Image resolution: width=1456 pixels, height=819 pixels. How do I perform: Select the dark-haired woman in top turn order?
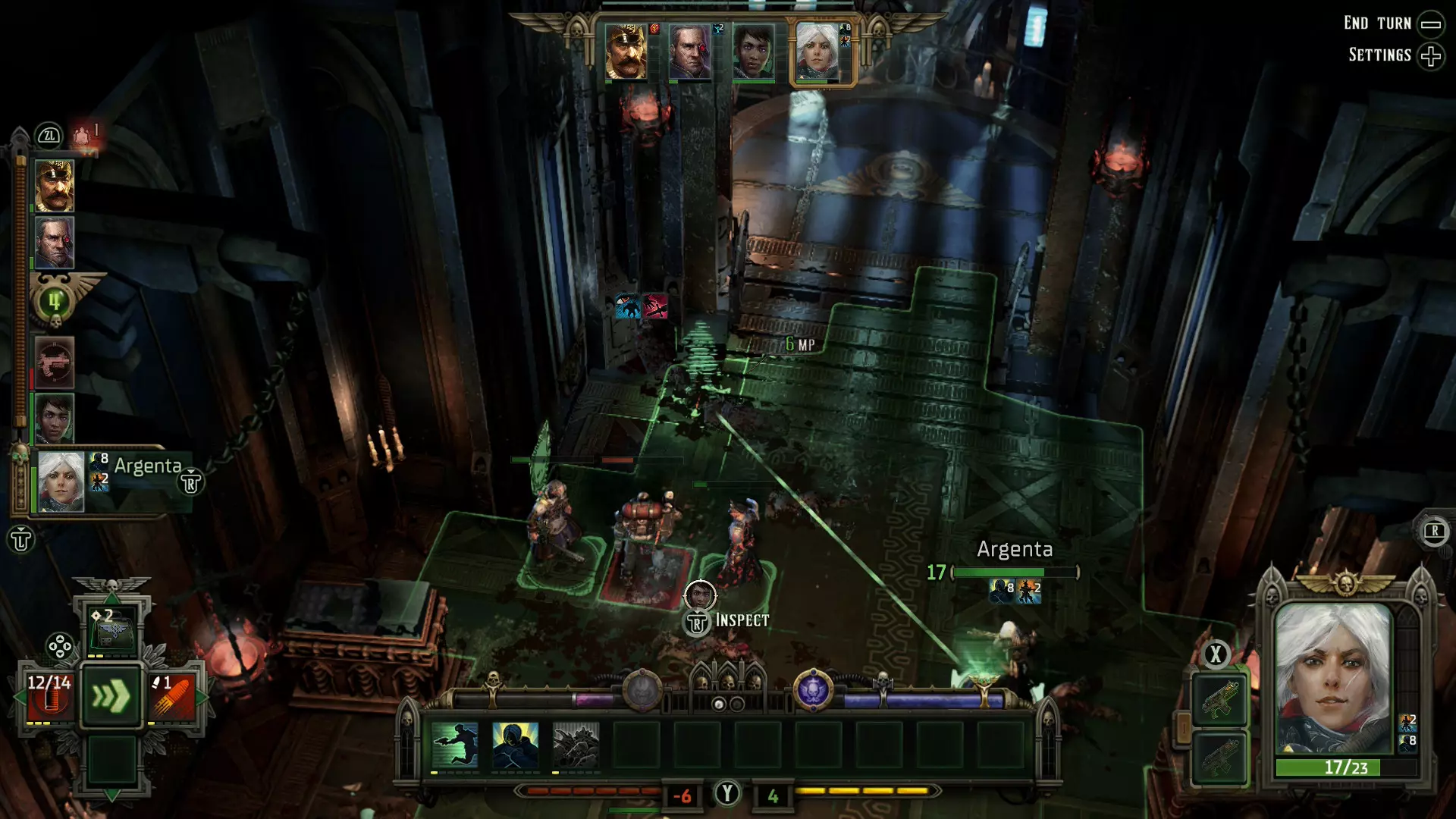pyautogui.click(x=753, y=52)
